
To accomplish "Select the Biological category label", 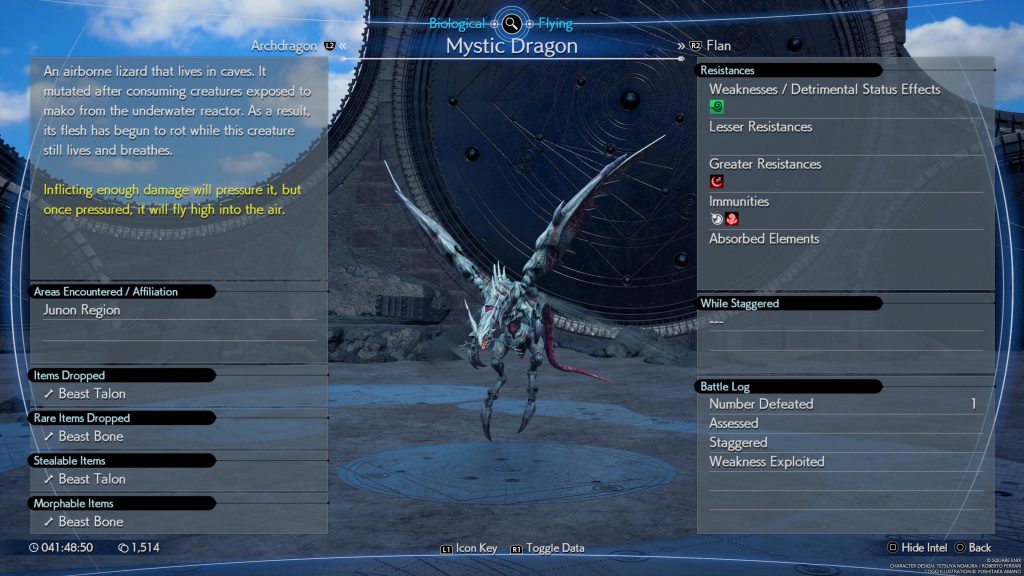I will tap(457, 23).
